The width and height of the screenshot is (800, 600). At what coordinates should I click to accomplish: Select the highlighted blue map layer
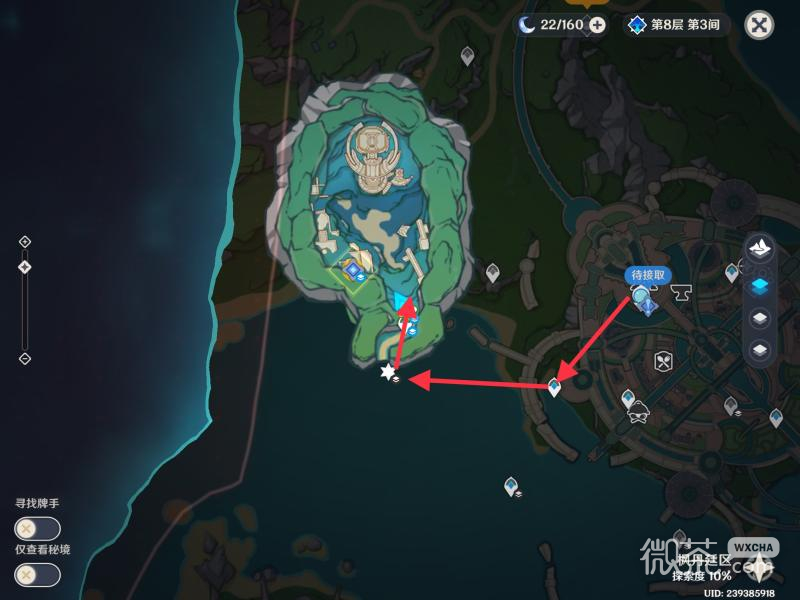(760, 284)
